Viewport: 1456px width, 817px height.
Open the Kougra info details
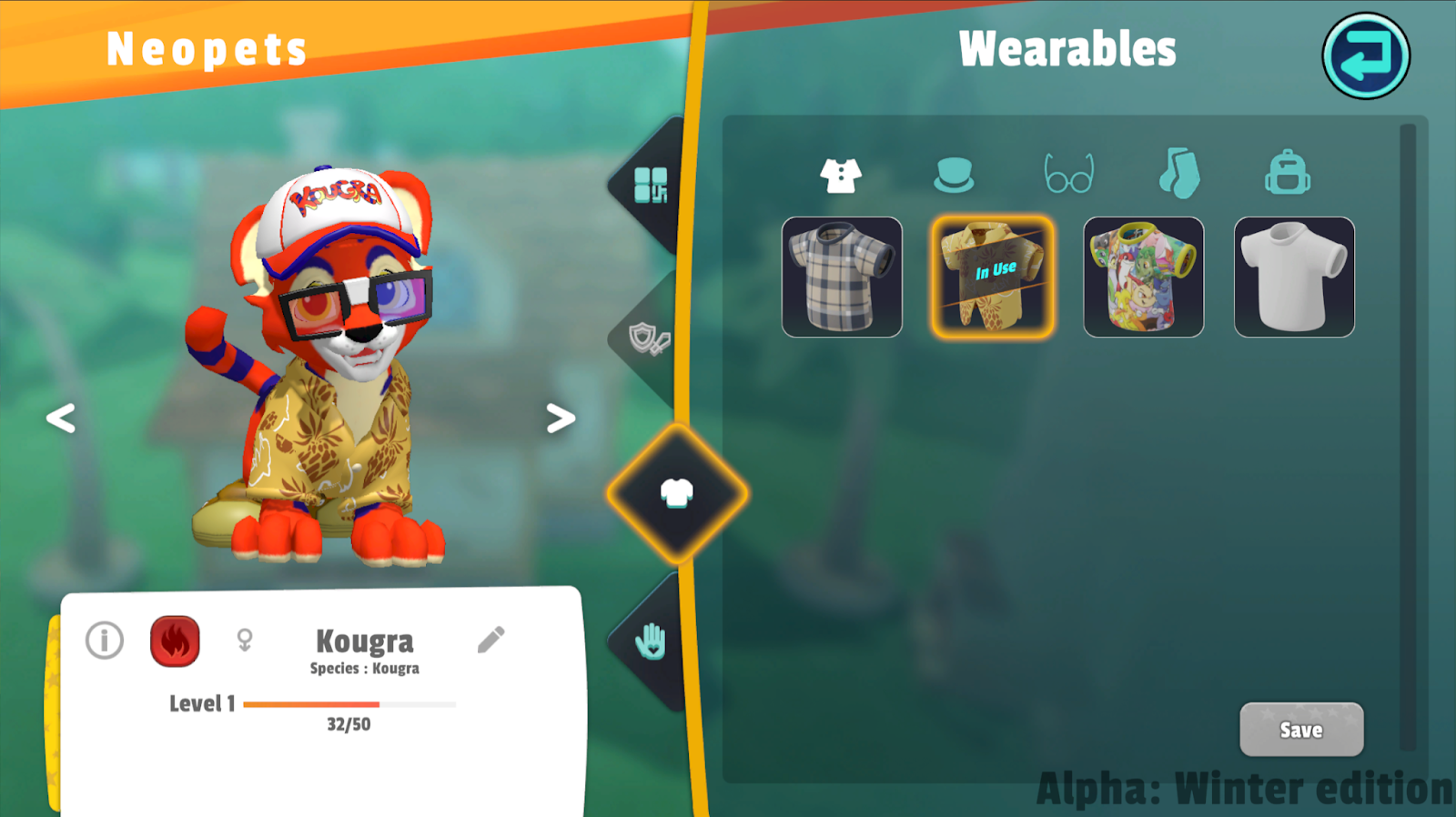(x=105, y=640)
